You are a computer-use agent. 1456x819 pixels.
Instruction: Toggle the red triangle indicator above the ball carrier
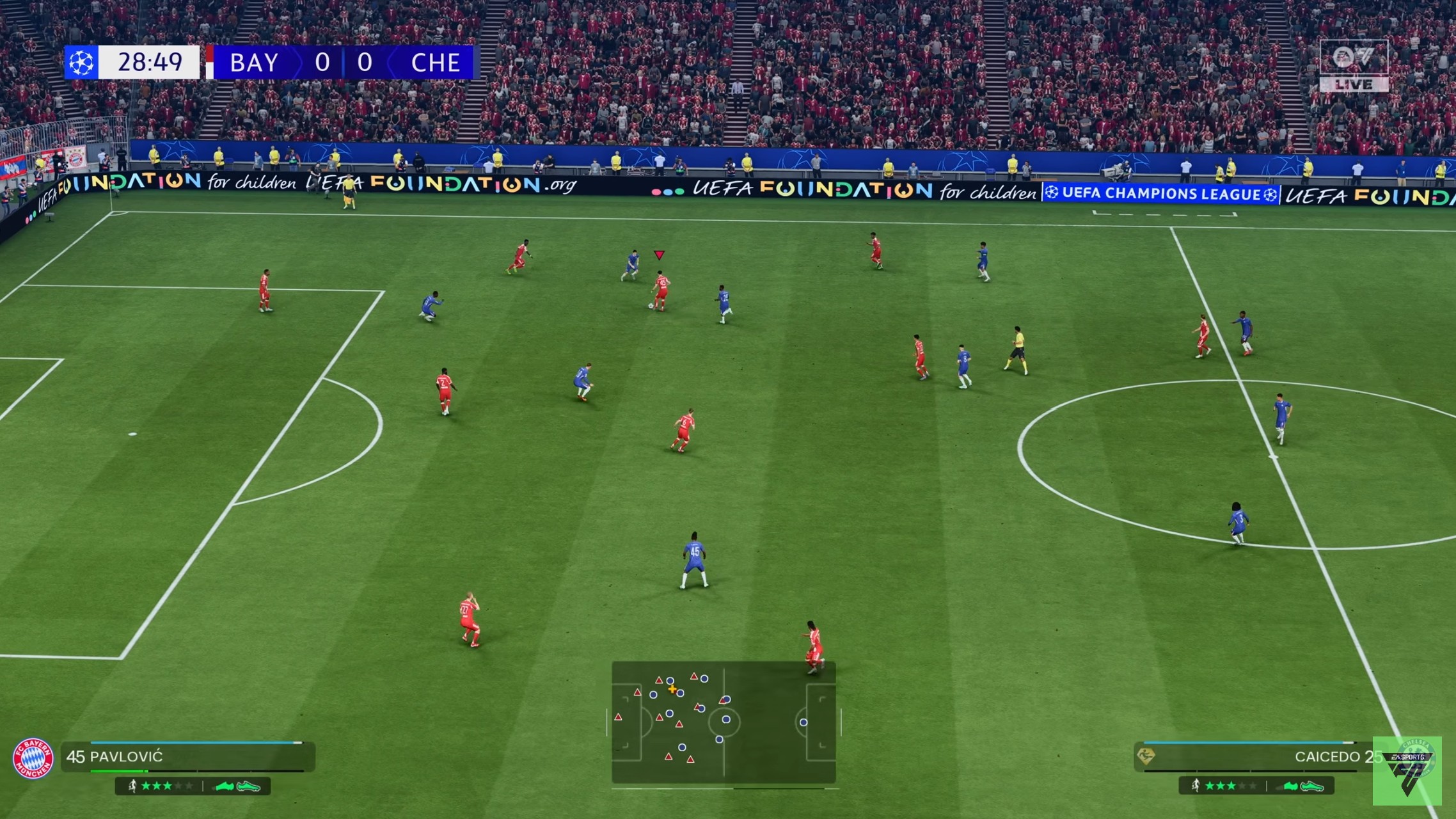(659, 253)
